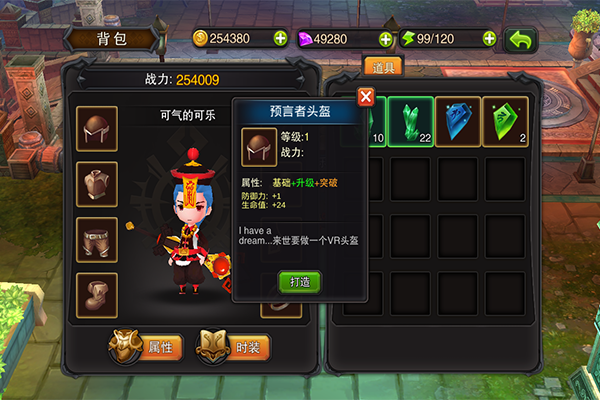Add more gold coins with plus button
The height and width of the screenshot is (400, 600).
[x=279, y=39]
